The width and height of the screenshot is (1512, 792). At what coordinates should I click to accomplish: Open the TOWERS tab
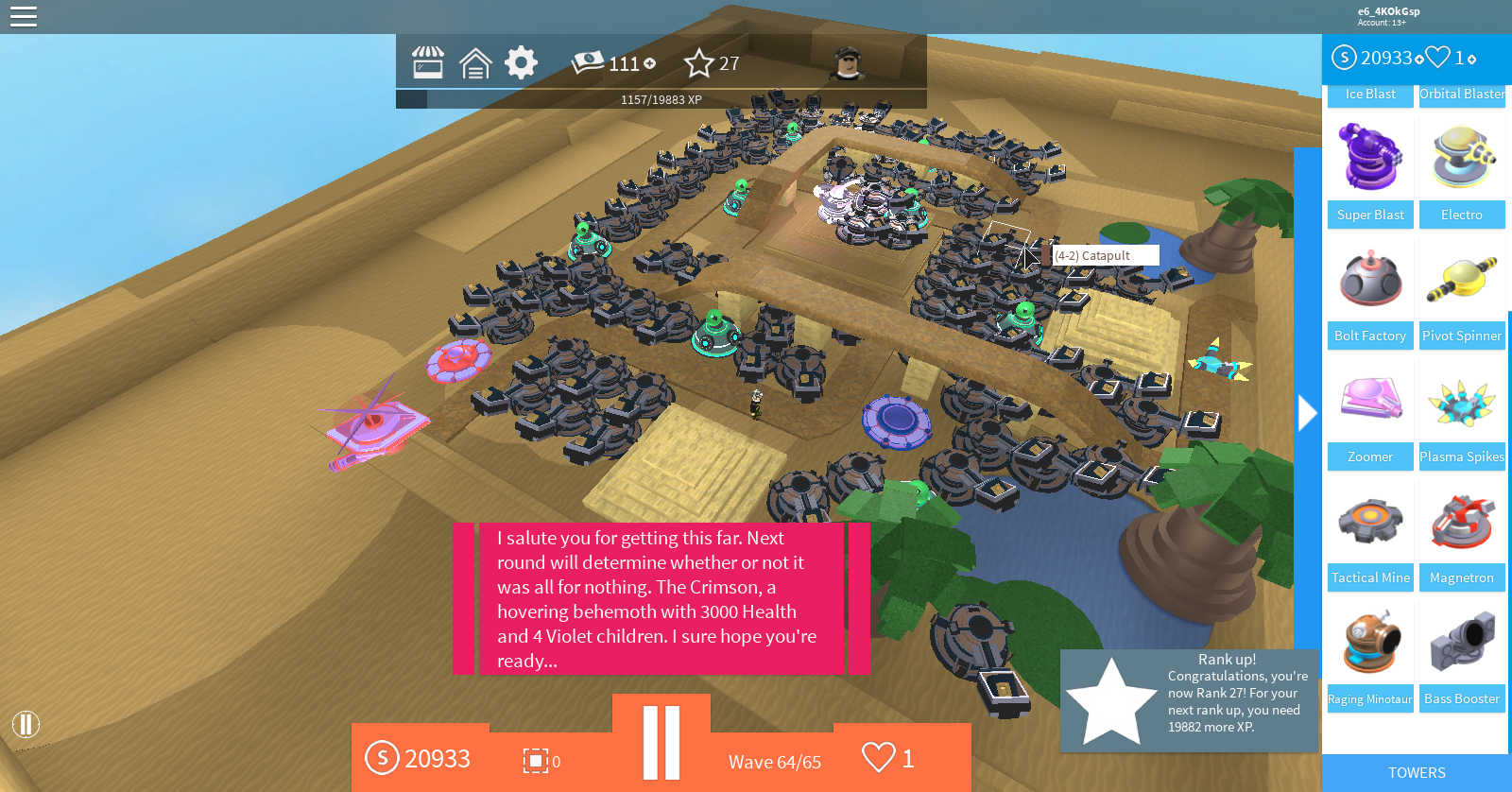click(1416, 772)
